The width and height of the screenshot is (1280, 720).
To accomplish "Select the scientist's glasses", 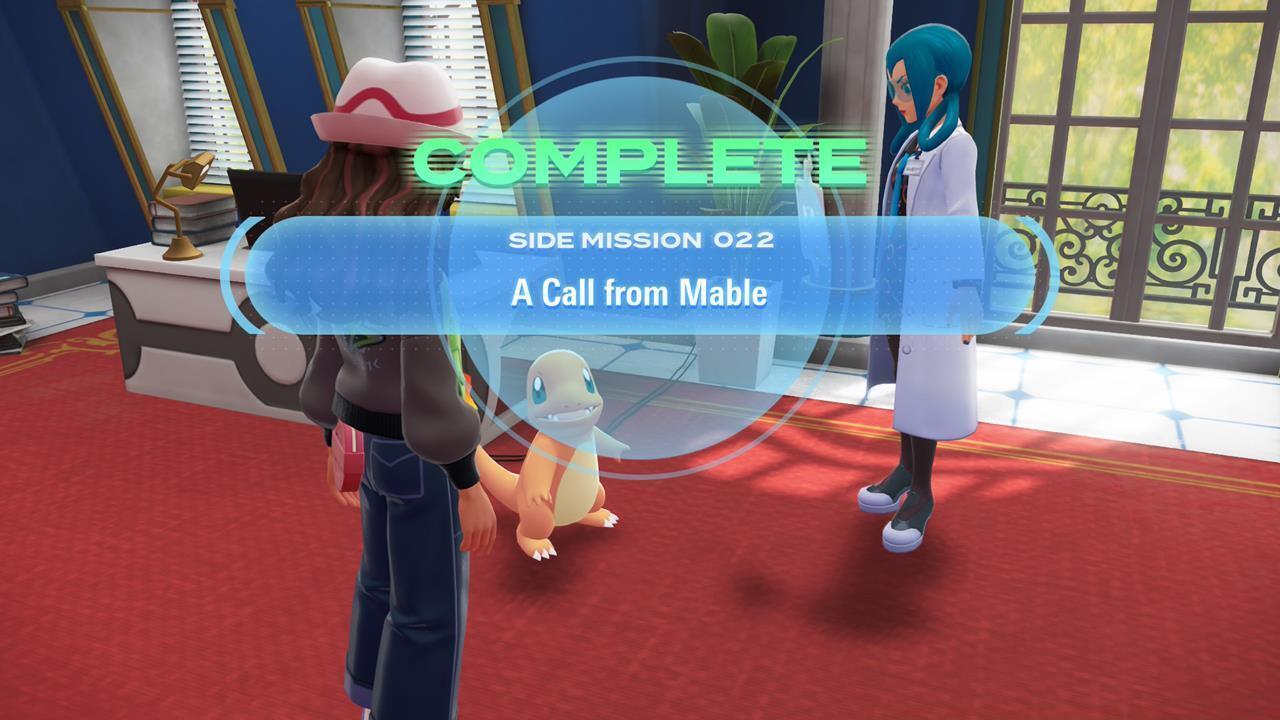I will tap(905, 90).
